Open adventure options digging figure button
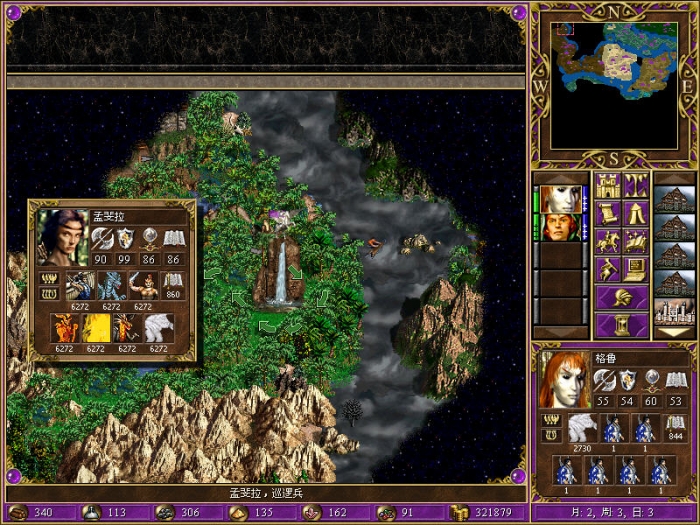 tap(609, 269)
